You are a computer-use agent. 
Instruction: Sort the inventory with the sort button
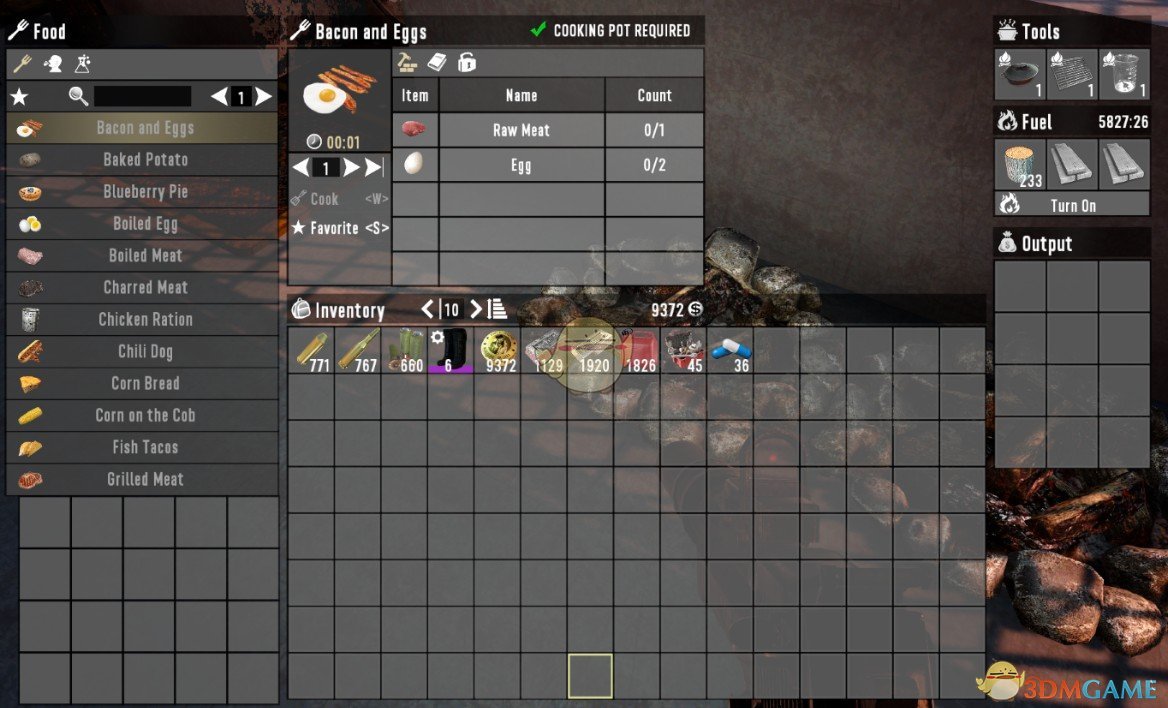pyautogui.click(x=497, y=309)
